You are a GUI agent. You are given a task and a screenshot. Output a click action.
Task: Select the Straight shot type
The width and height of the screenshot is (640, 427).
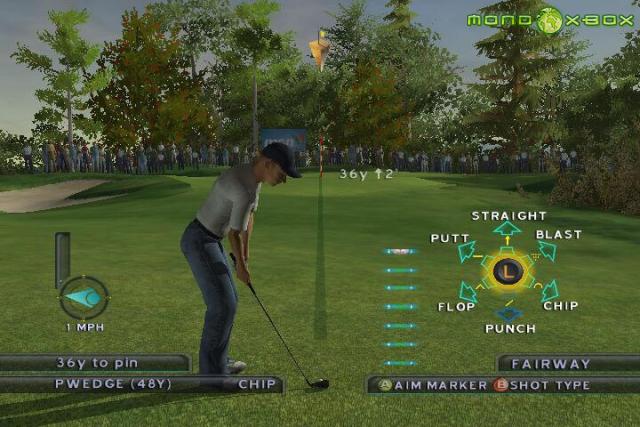508,216
